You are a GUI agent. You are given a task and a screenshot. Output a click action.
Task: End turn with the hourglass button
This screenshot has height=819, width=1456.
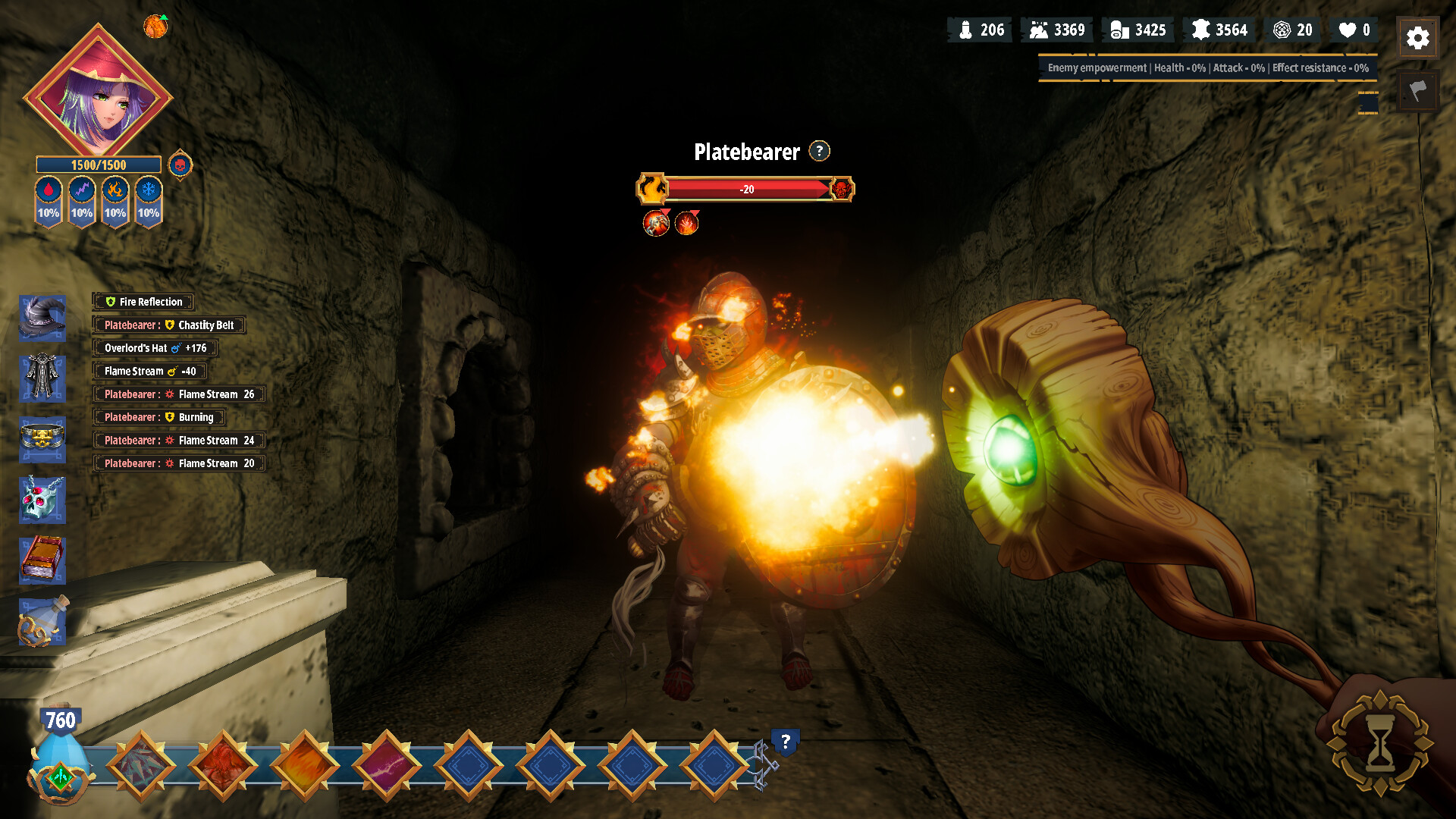[1379, 744]
